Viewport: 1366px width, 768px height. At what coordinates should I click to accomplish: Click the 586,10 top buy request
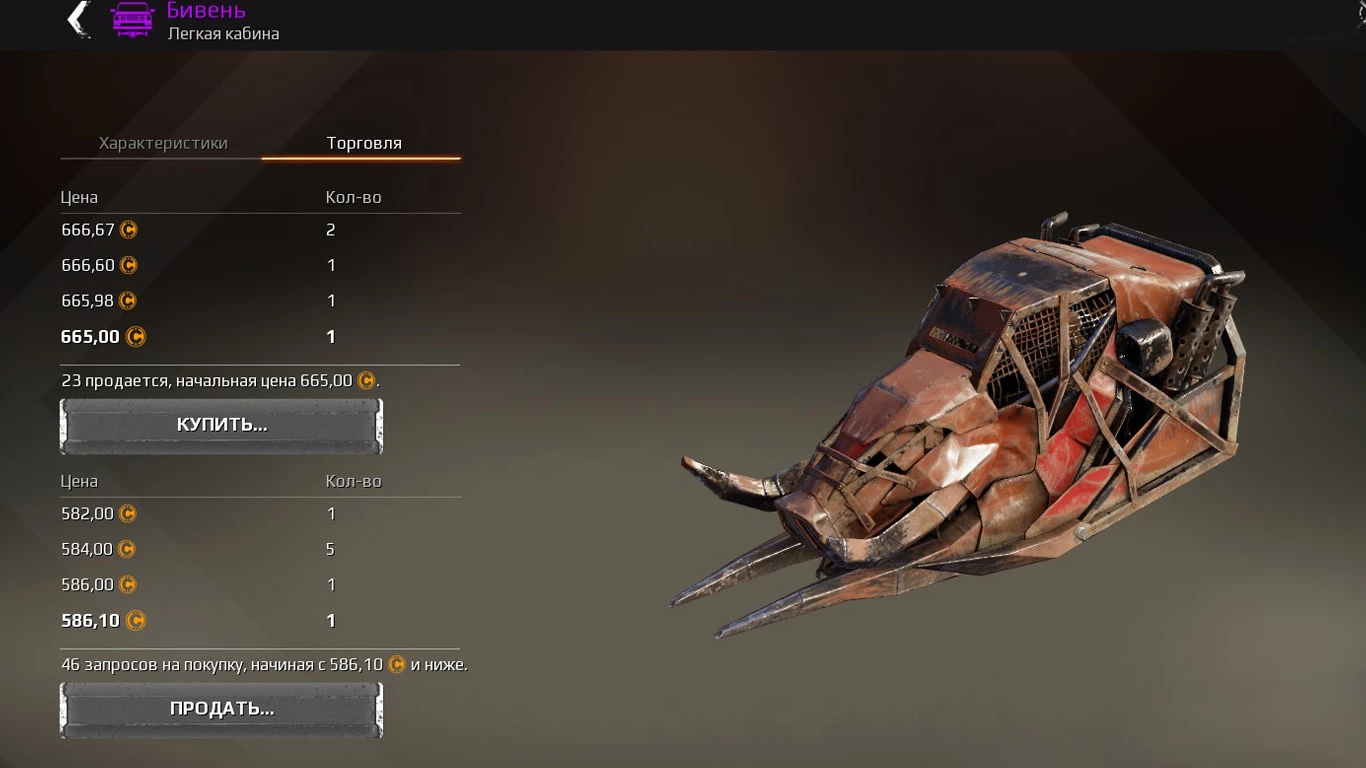[x=260, y=621]
